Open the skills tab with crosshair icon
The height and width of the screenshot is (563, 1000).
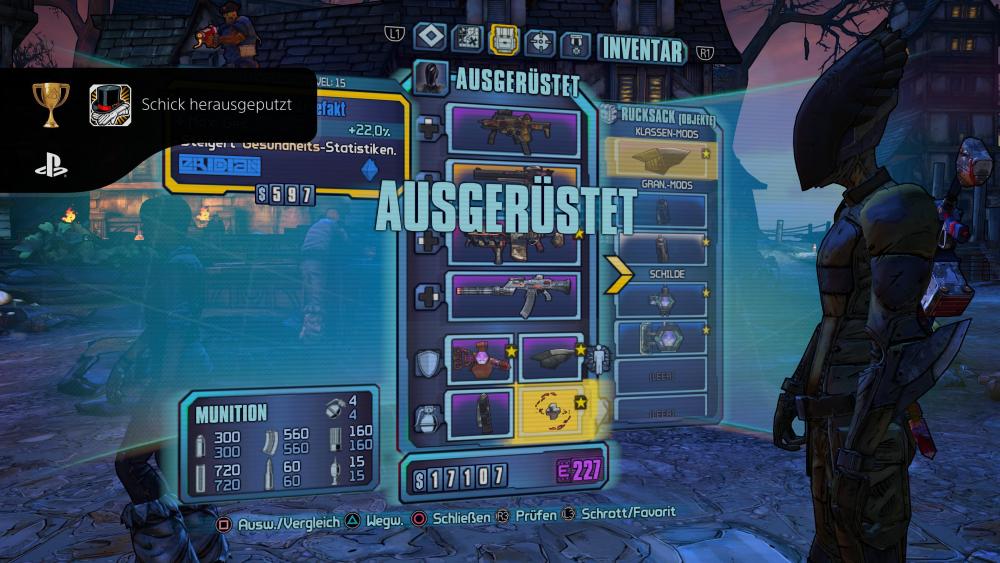540,40
